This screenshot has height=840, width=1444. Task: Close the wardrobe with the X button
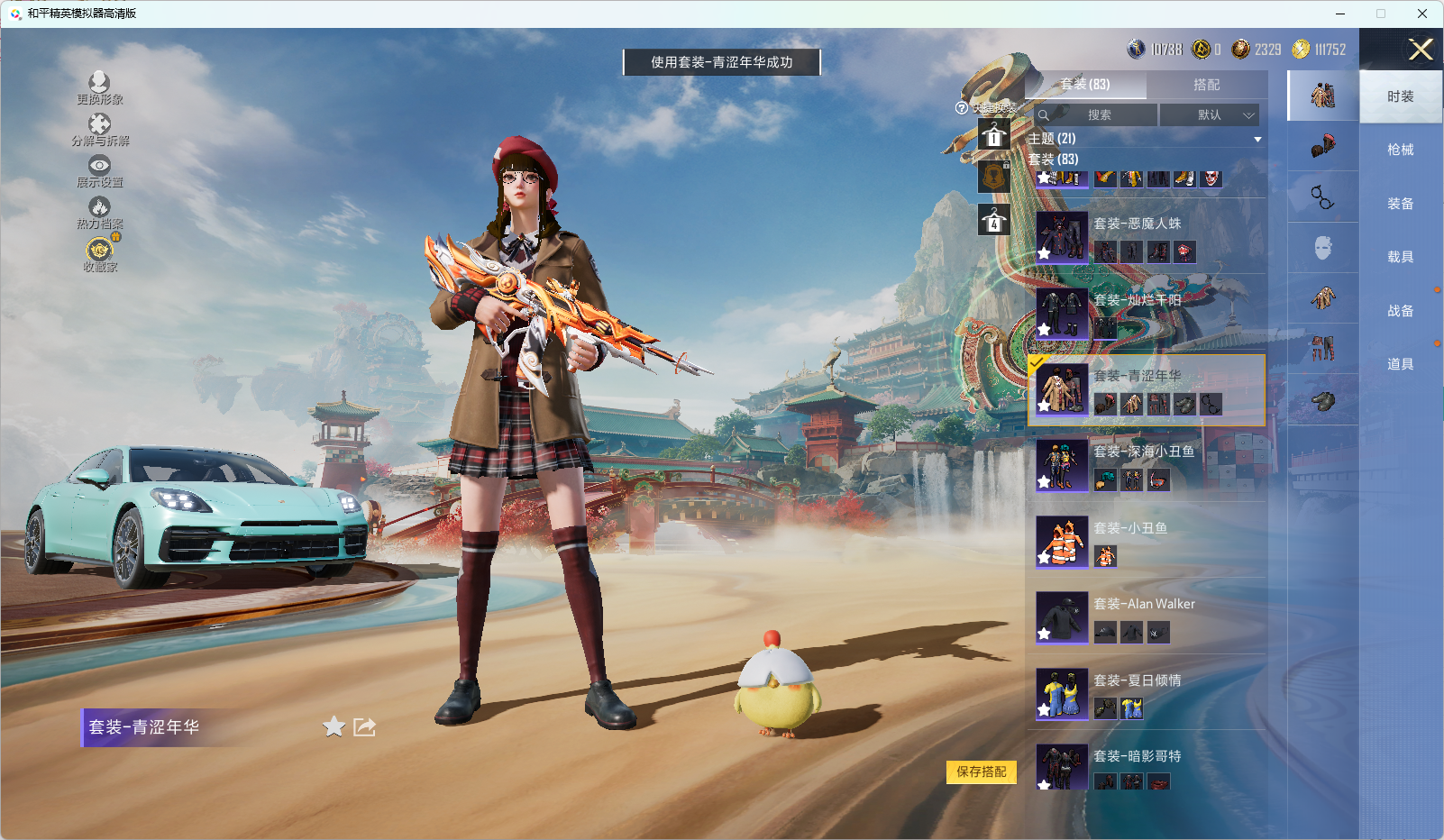(x=1421, y=50)
